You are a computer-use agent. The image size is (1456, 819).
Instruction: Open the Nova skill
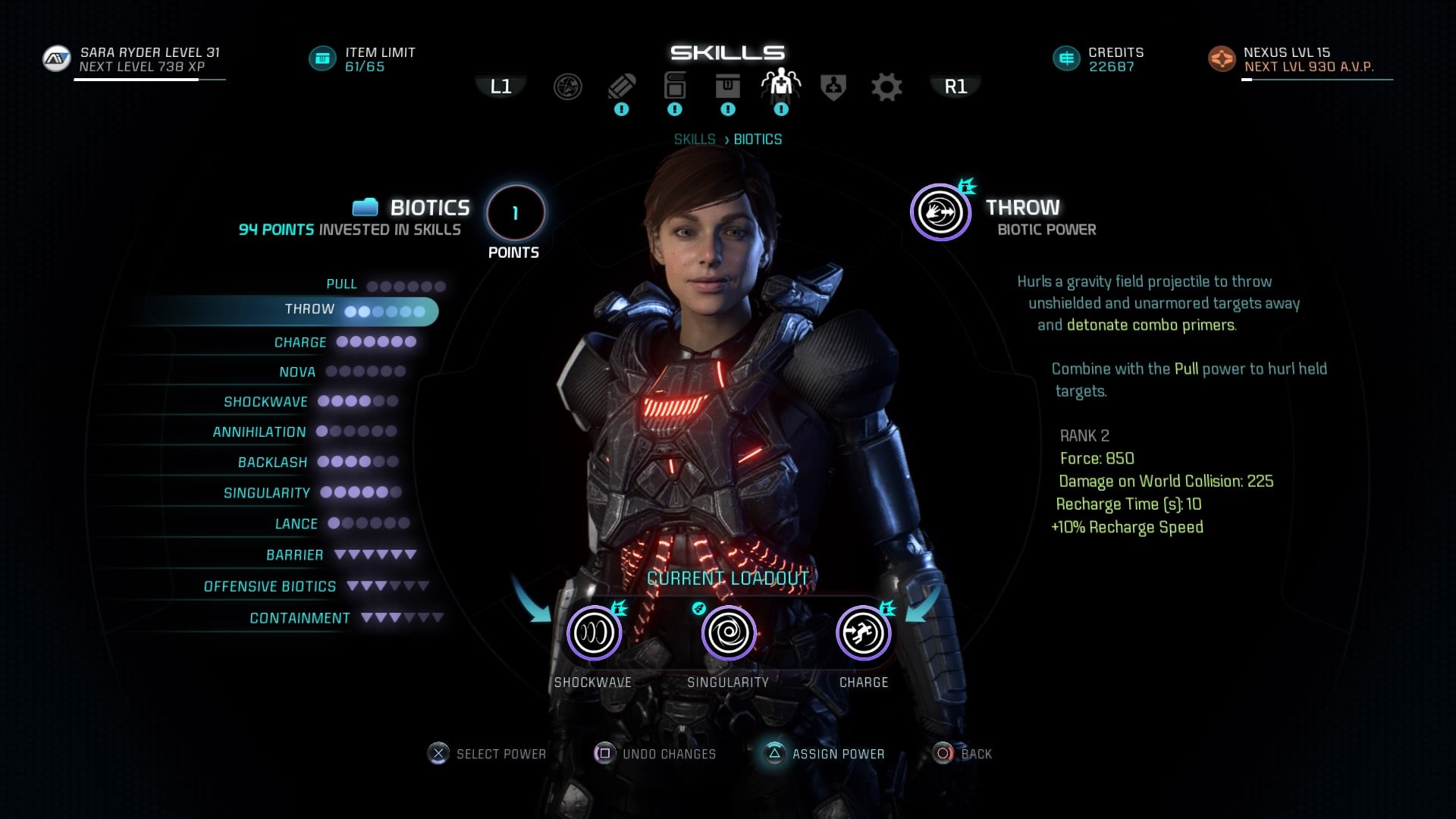coord(297,372)
